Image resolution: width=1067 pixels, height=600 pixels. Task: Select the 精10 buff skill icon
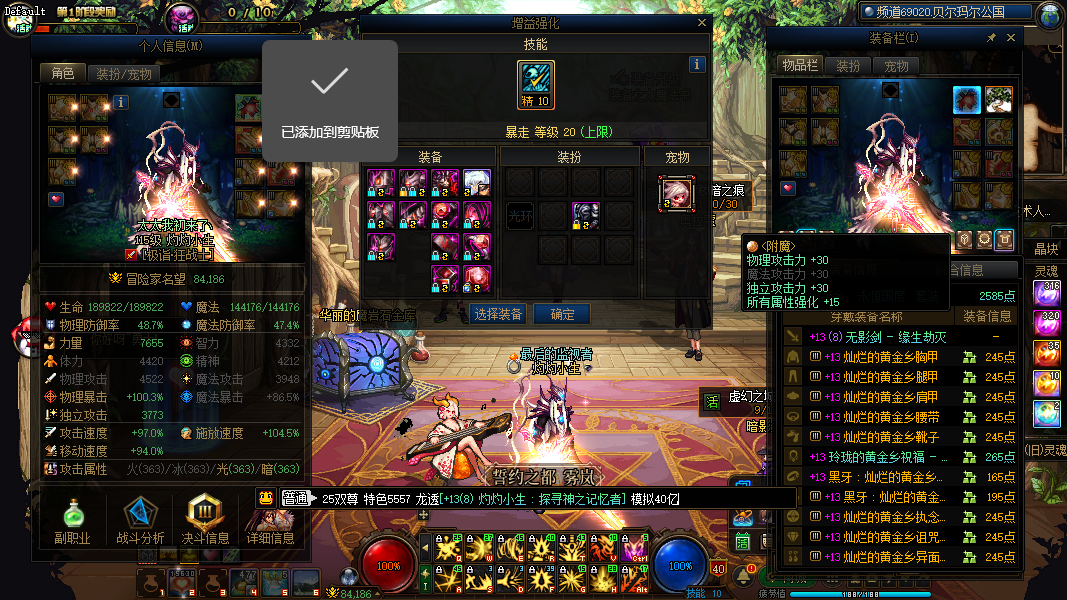click(535, 84)
